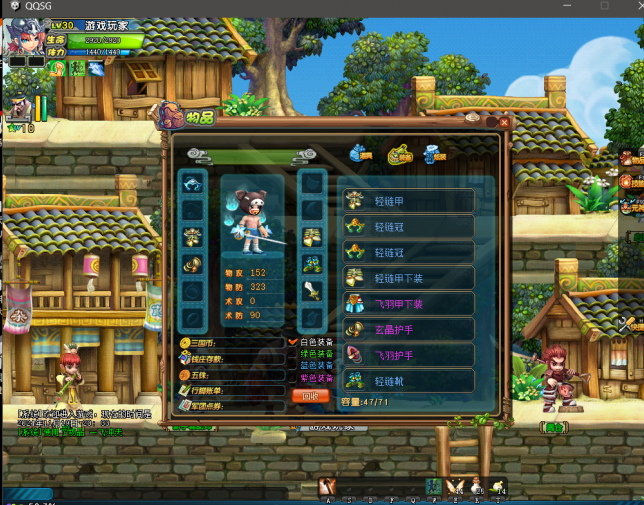Check the 紫色装备 filter checkbox
The image size is (644, 505).
(293, 378)
